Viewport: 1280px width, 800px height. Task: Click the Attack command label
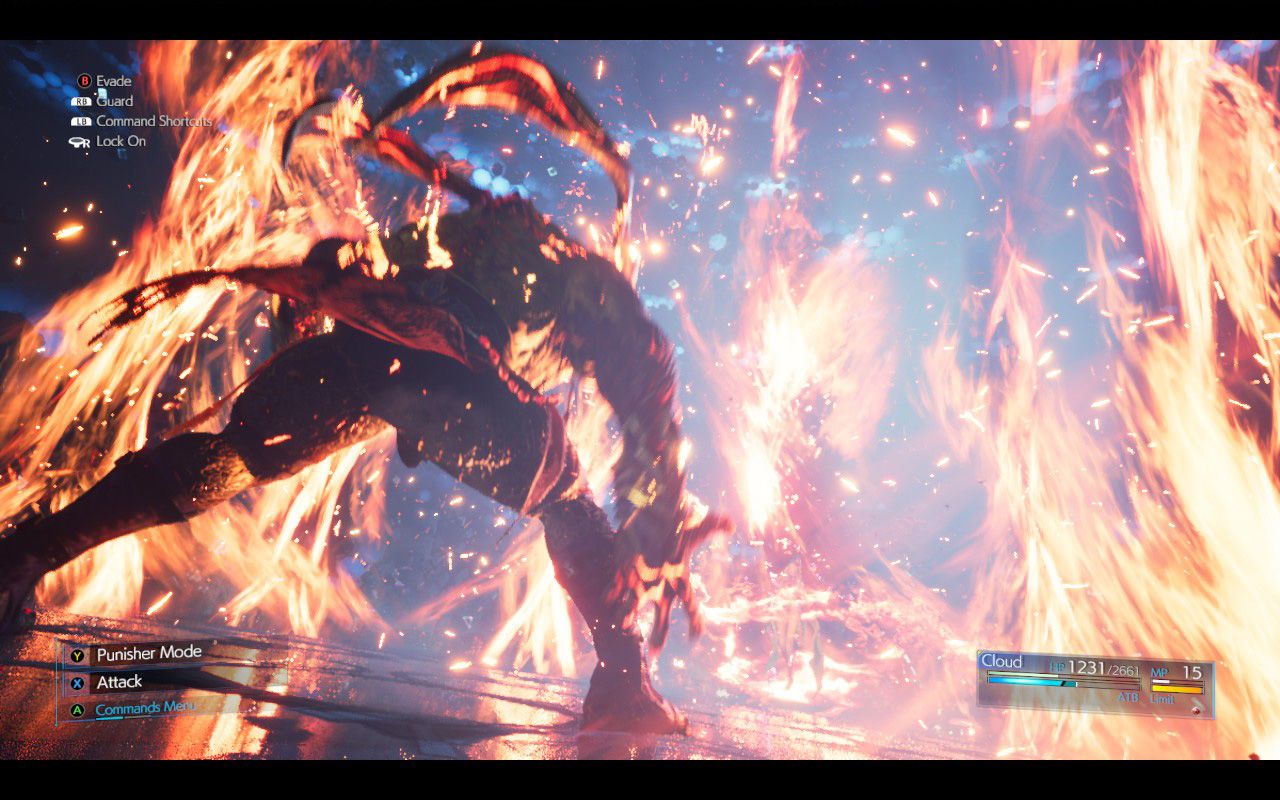click(120, 681)
